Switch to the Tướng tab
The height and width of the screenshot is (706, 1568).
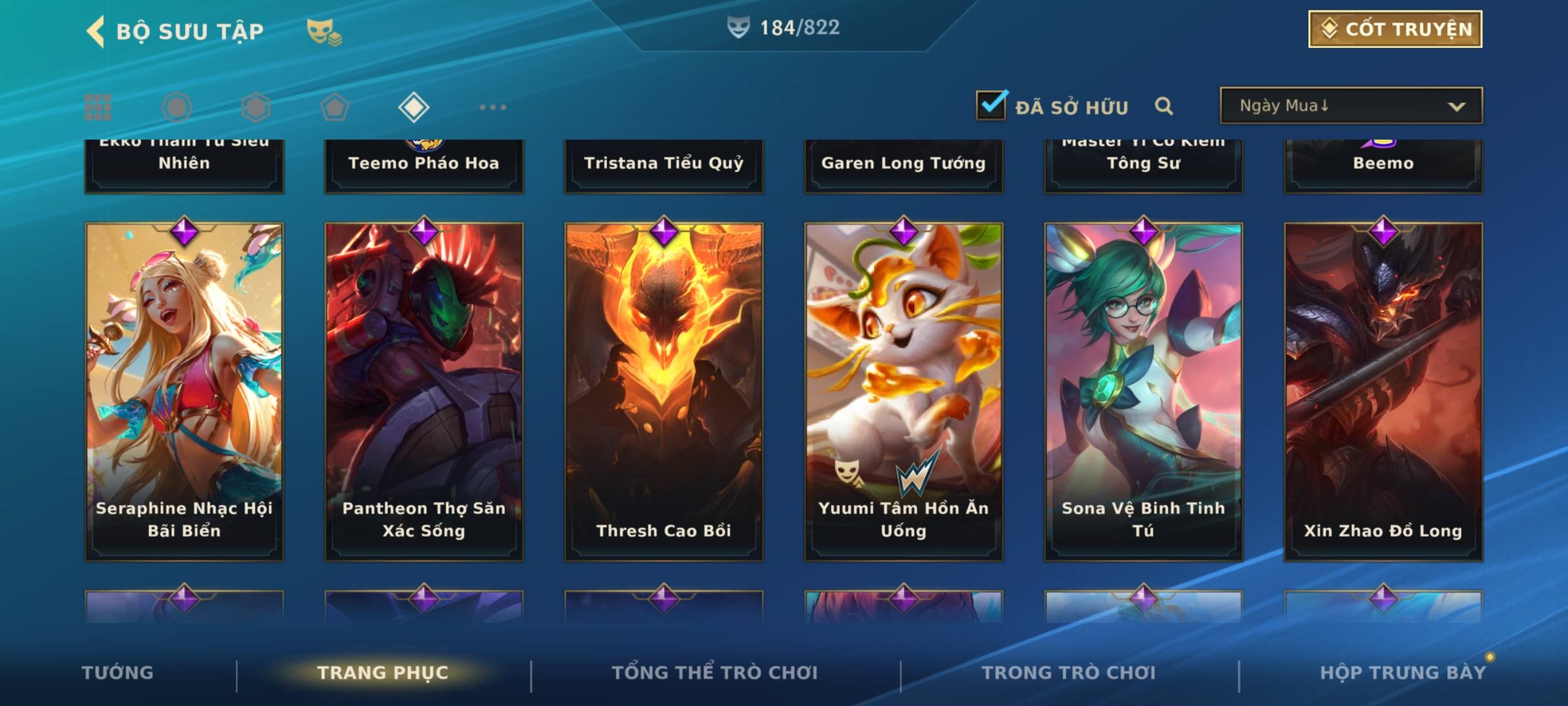point(118,673)
